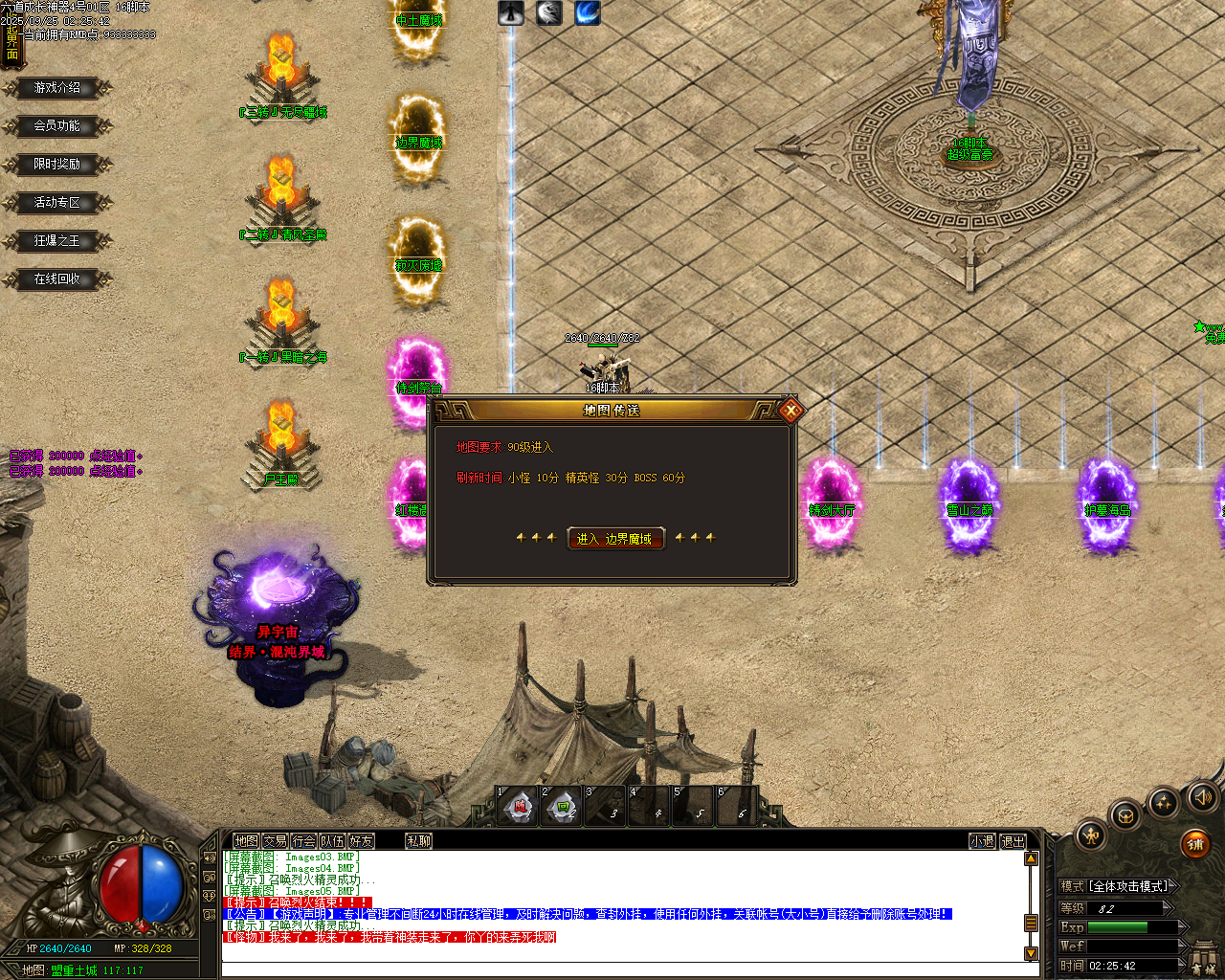
Task: Expand the Wef bar dropdown arrow
Action: click(1180, 945)
